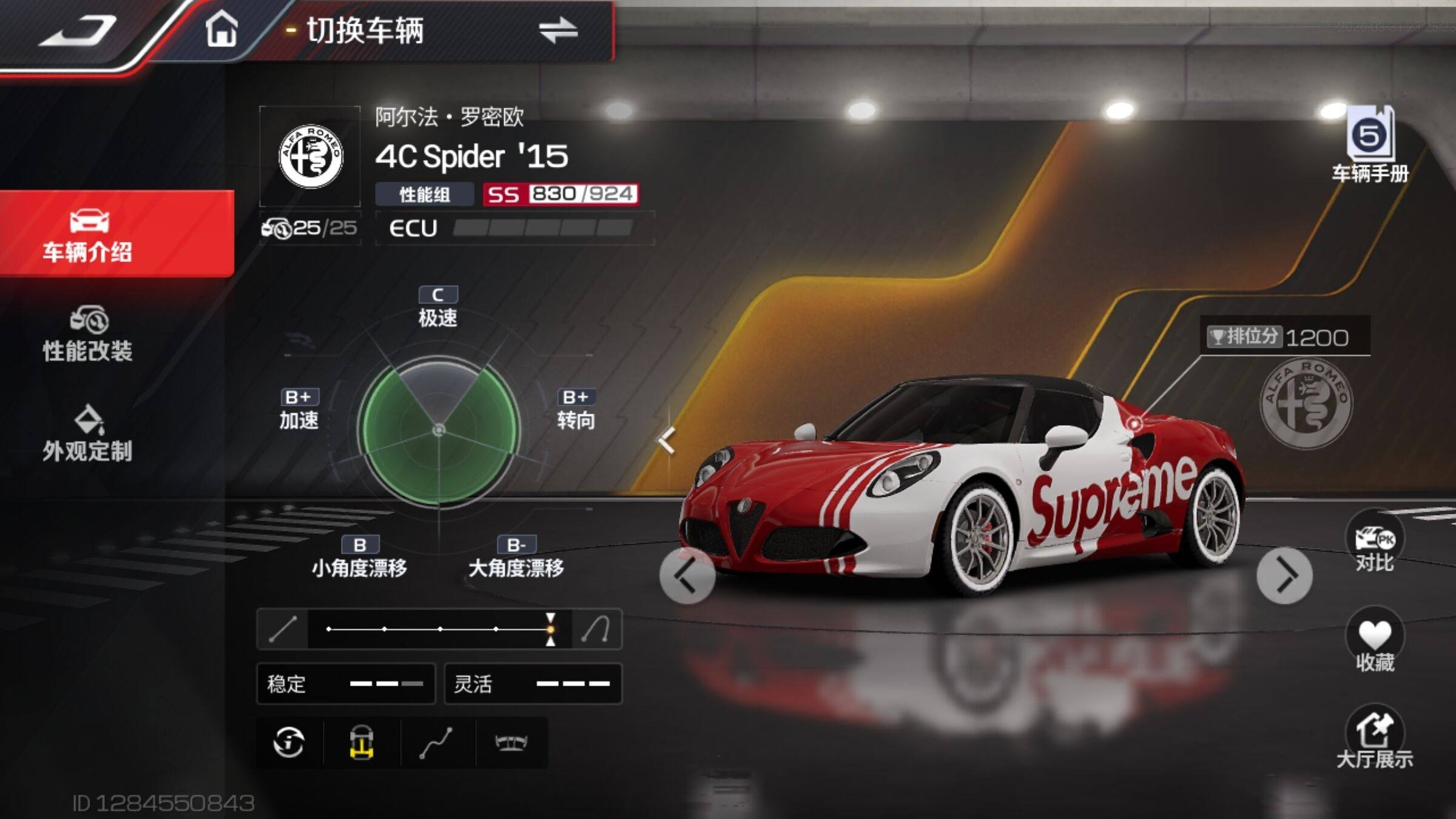
Task: Go back using the top-left arrow
Action: click(x=79, y=32)
